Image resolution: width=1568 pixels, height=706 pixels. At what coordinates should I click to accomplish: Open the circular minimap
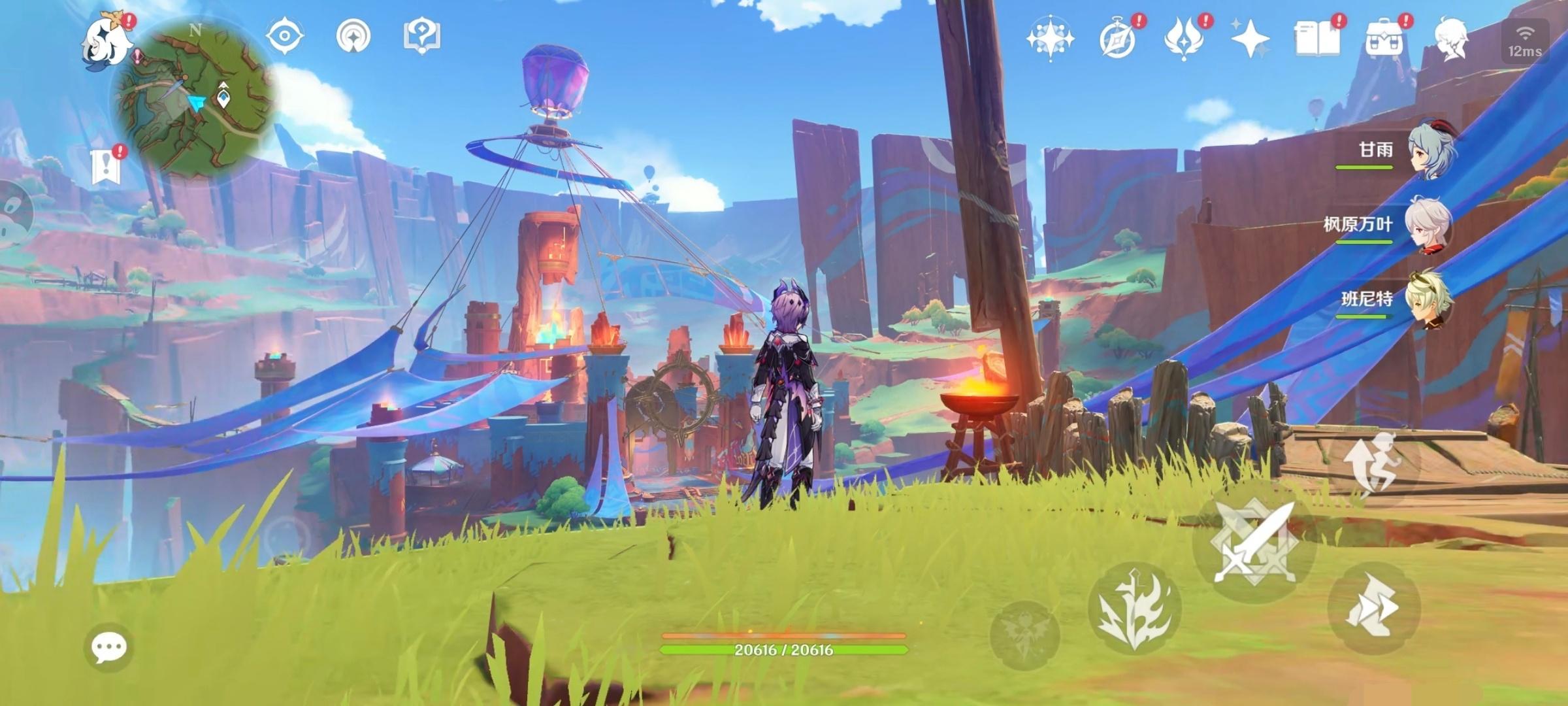point(195,98)
